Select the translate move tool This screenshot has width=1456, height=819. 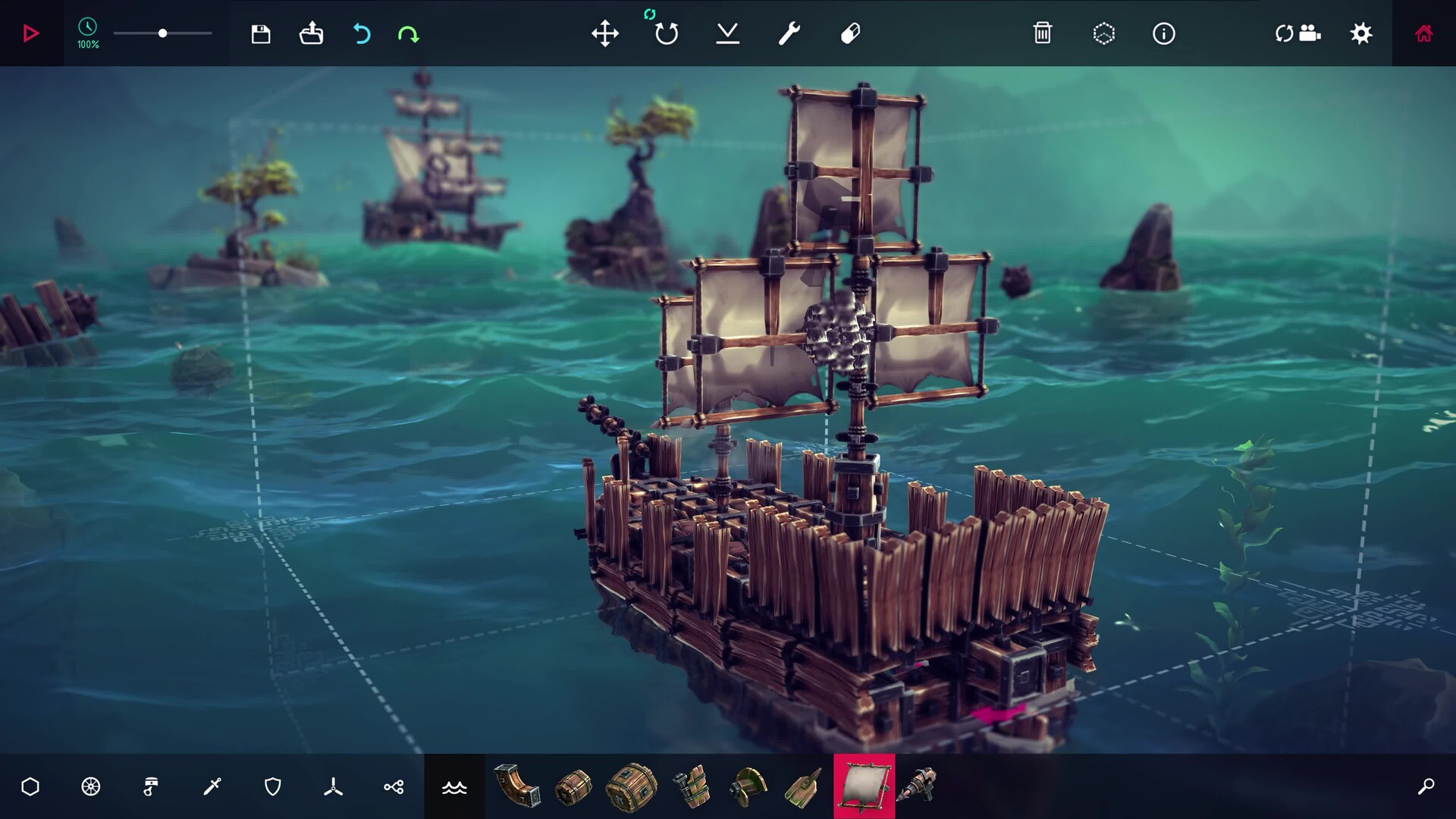[605, 33]
